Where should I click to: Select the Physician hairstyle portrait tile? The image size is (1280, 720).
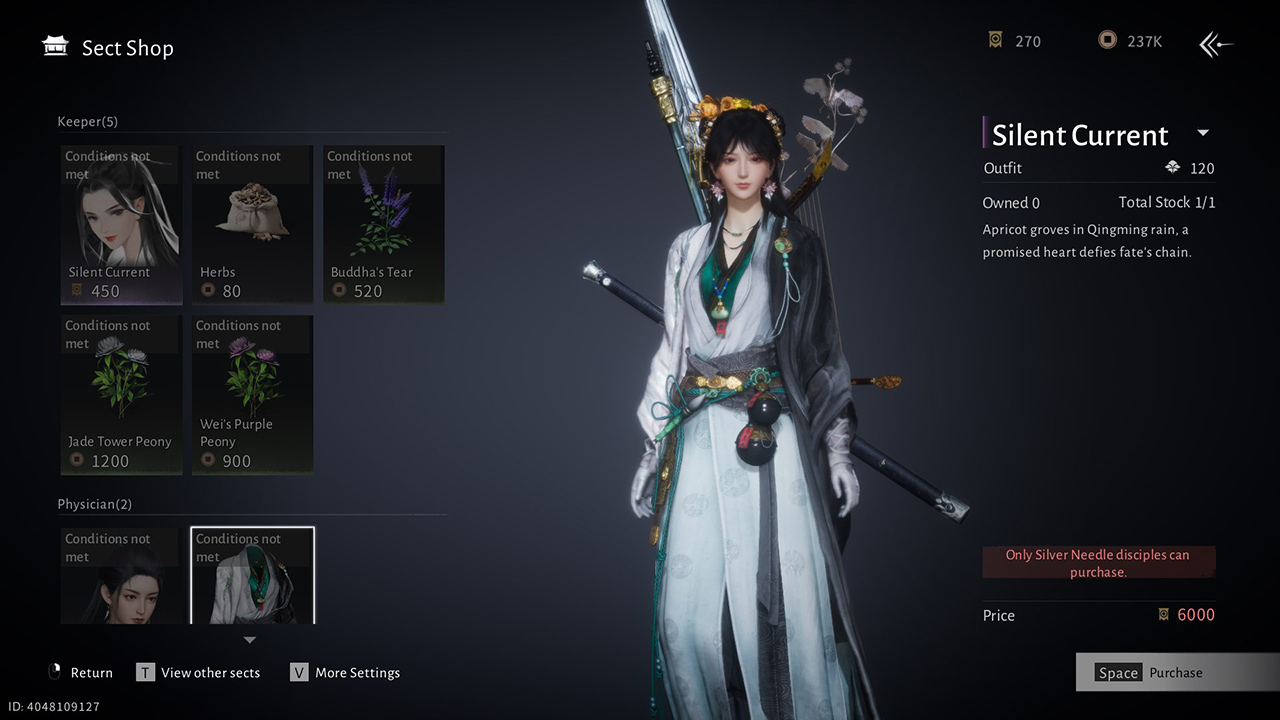[121, 576]
